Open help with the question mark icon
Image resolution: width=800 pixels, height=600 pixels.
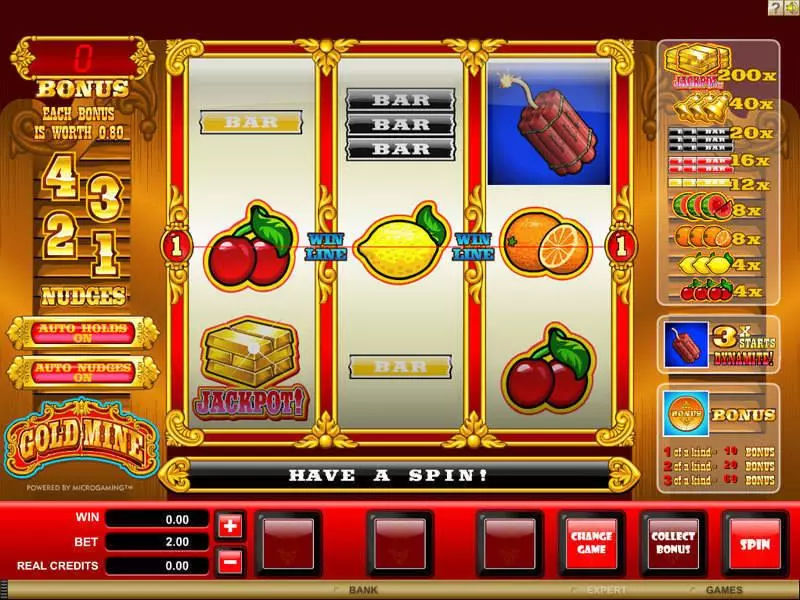775,7
